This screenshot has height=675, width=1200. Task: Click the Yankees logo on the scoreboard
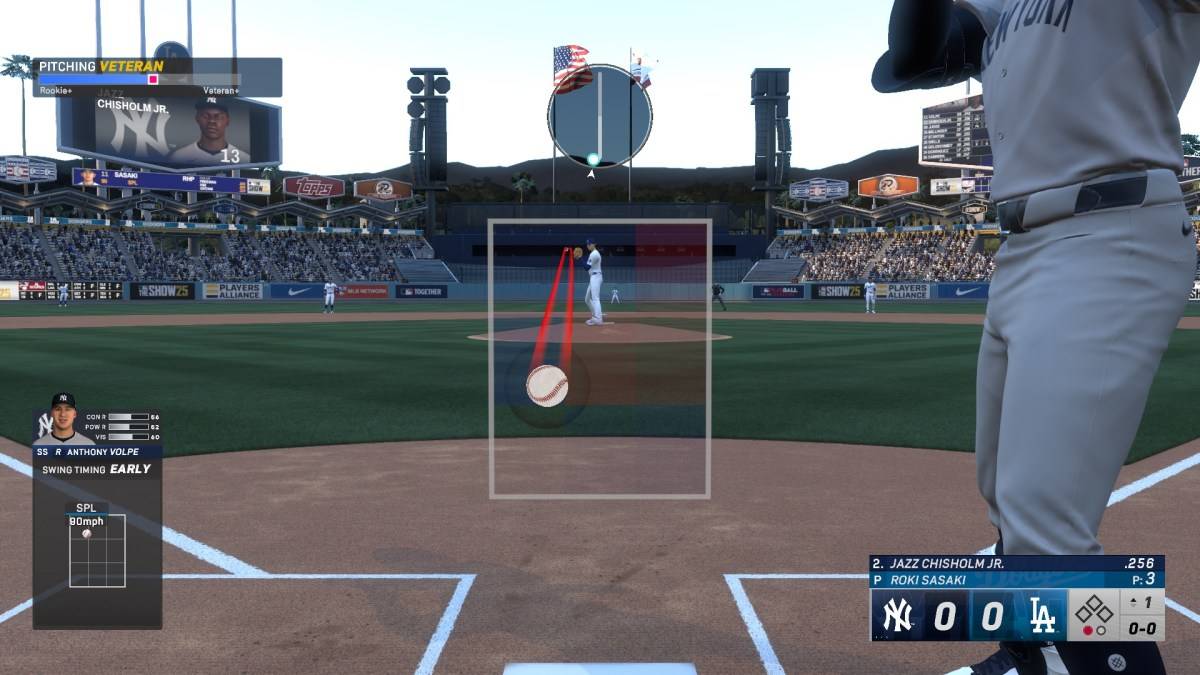897,616
